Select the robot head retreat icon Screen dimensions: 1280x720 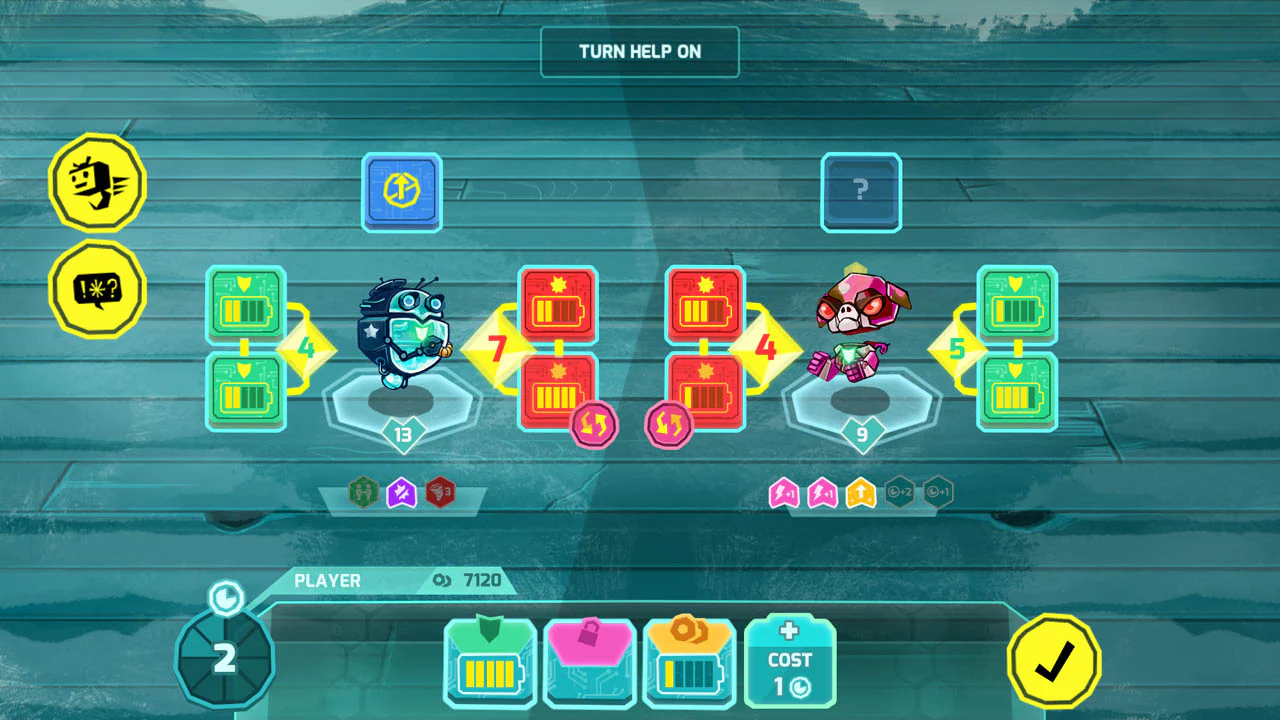[x=96, y=183]
